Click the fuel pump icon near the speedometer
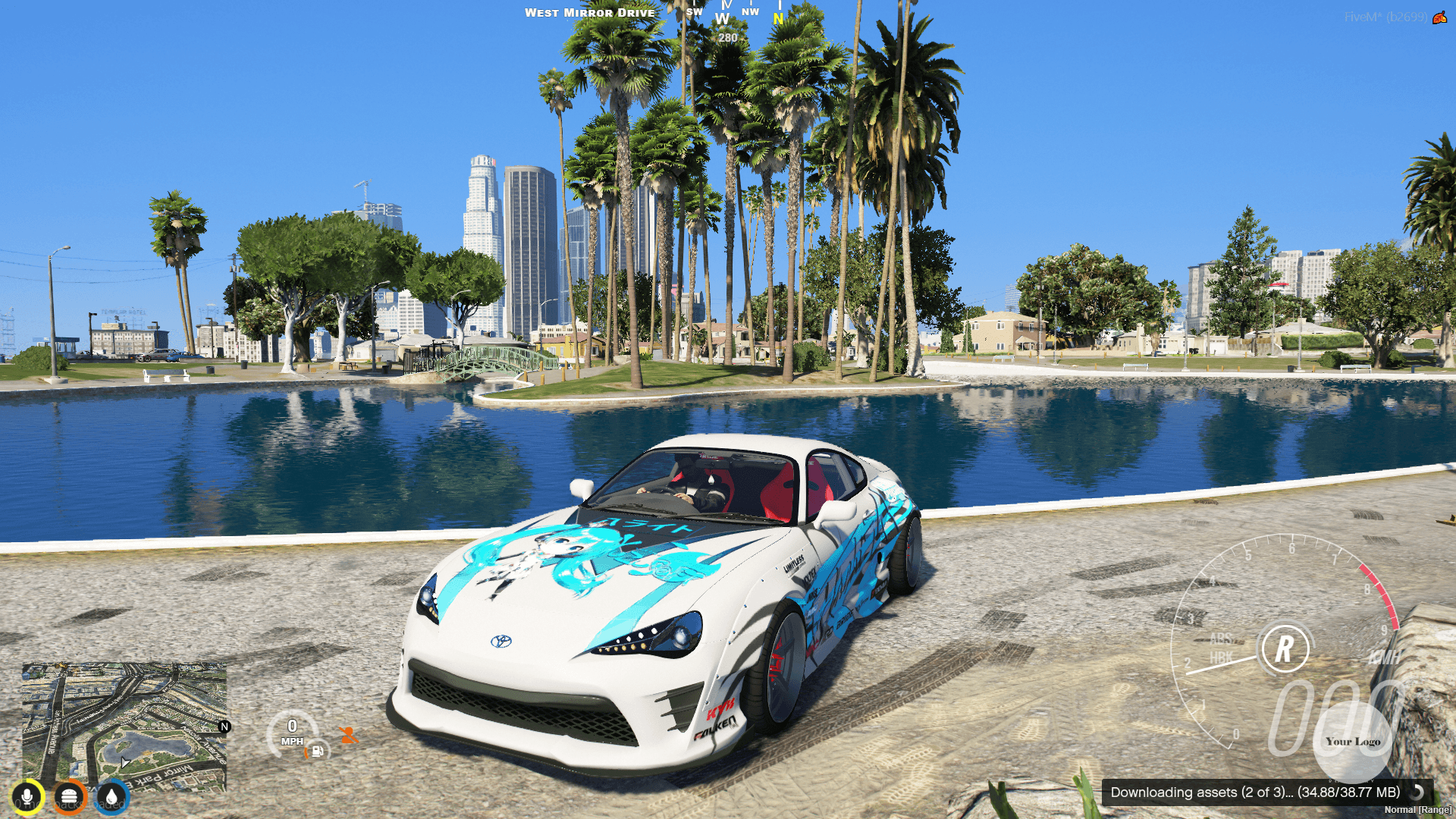The image size is (1456, 819). click(x=316, y=750)
